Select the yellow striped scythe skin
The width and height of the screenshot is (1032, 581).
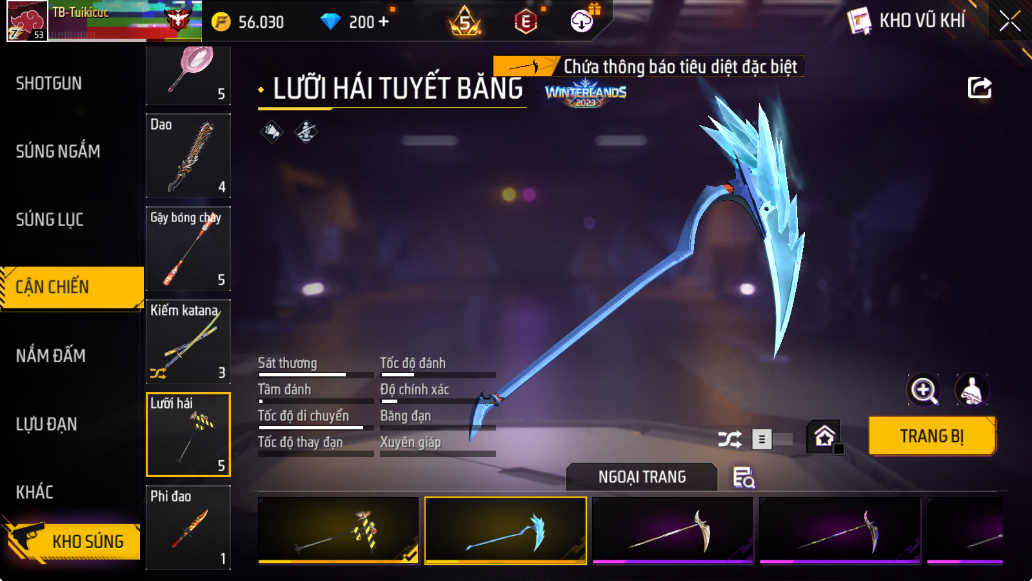click(x=338, y=529)
